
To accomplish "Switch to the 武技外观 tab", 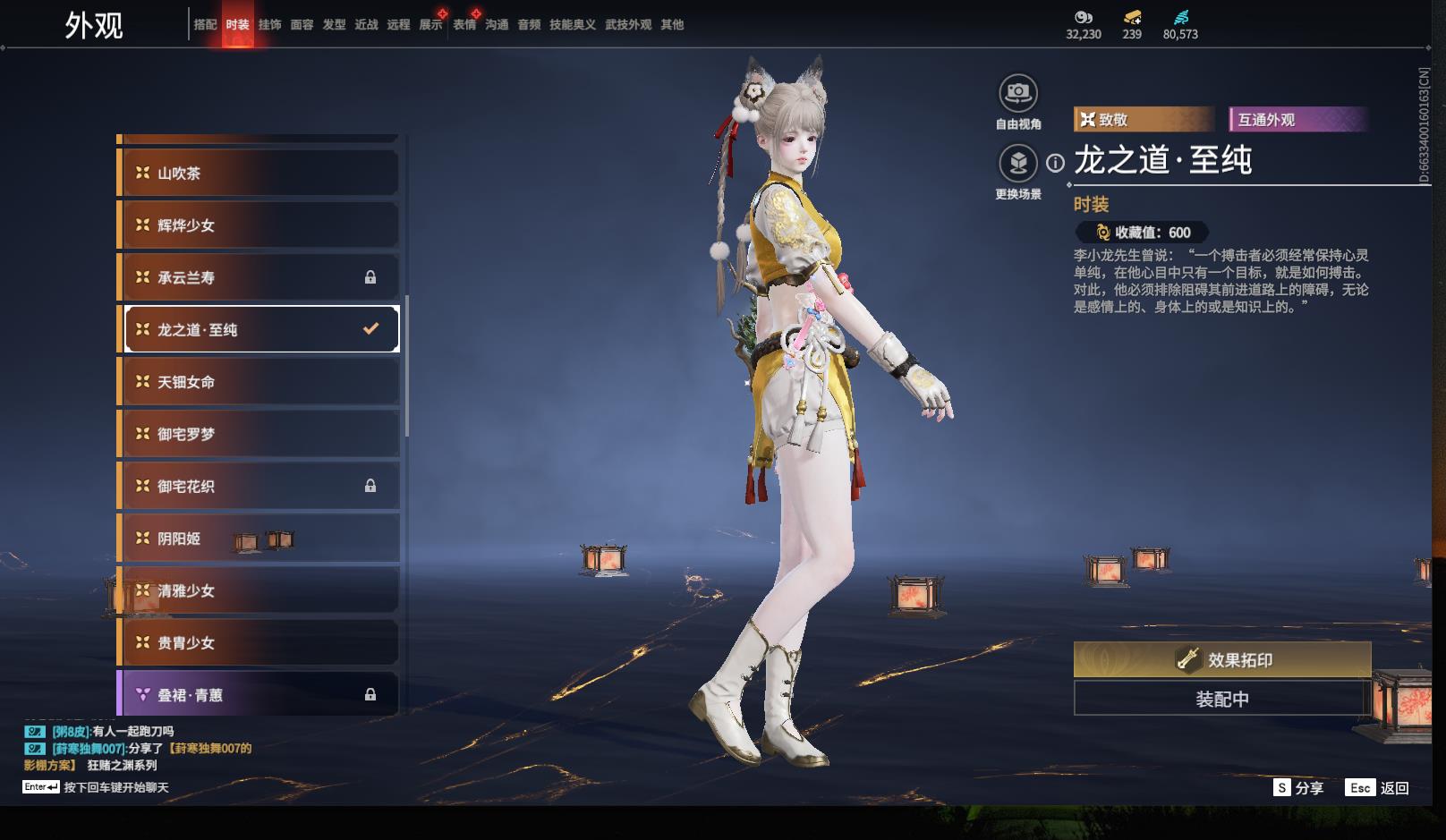I will pos(628,25).
